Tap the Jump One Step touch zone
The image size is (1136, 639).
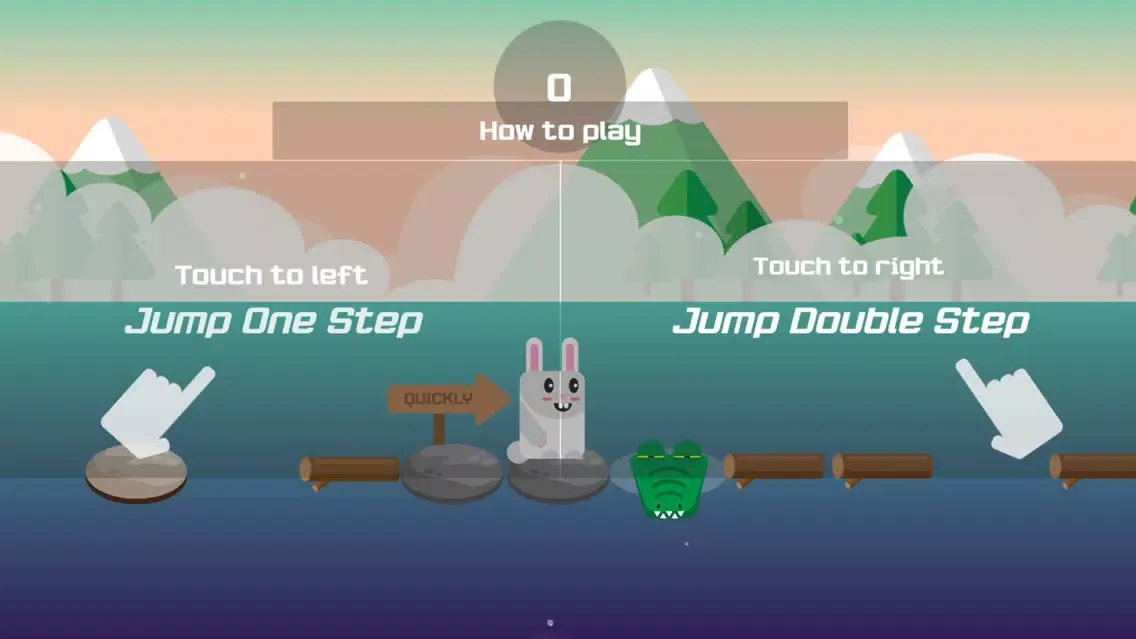point(275,320)
